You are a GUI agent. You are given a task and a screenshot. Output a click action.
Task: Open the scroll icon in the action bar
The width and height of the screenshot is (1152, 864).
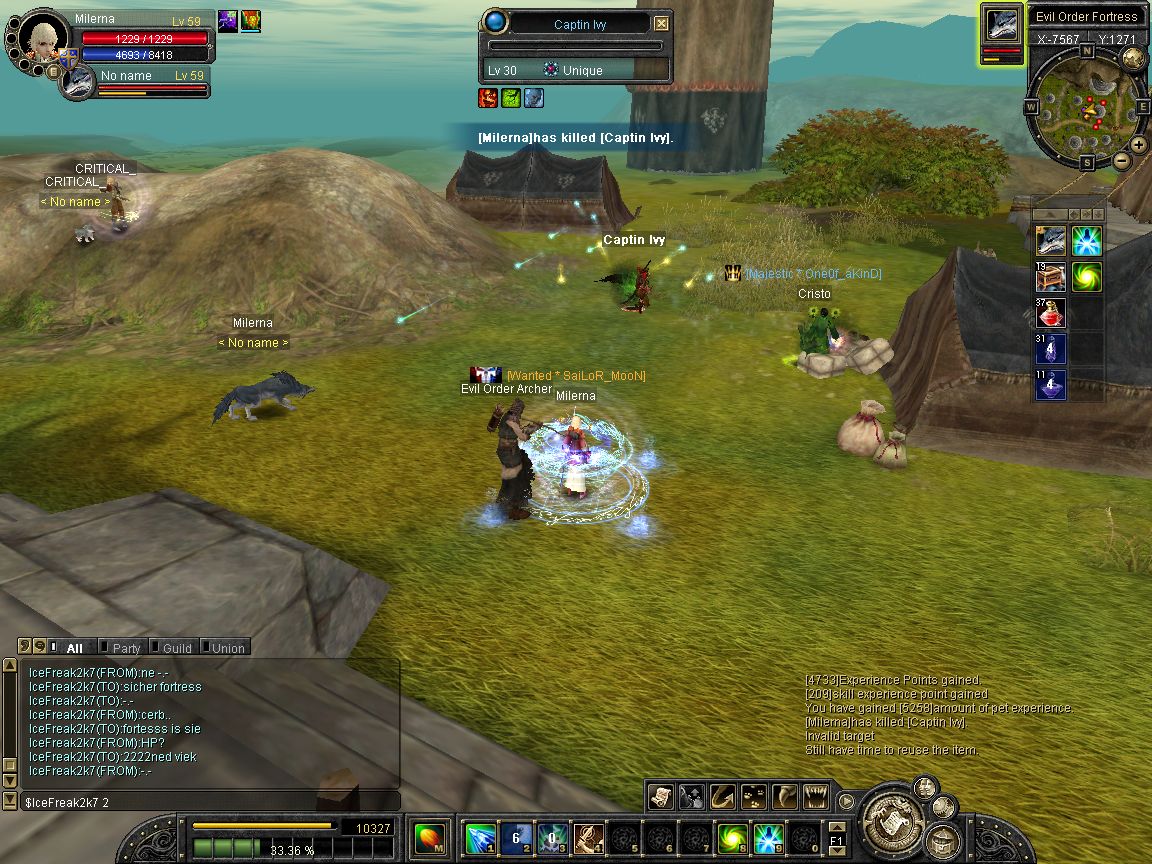coord(660,796)
